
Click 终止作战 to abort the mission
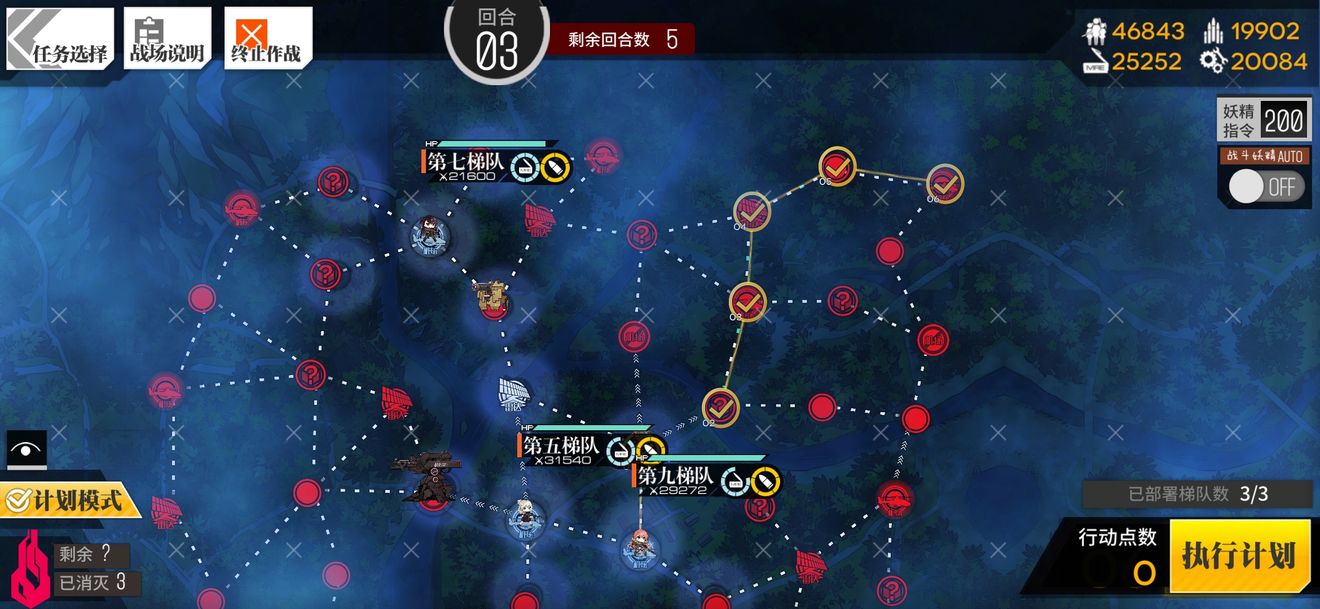tap(267, 40)
